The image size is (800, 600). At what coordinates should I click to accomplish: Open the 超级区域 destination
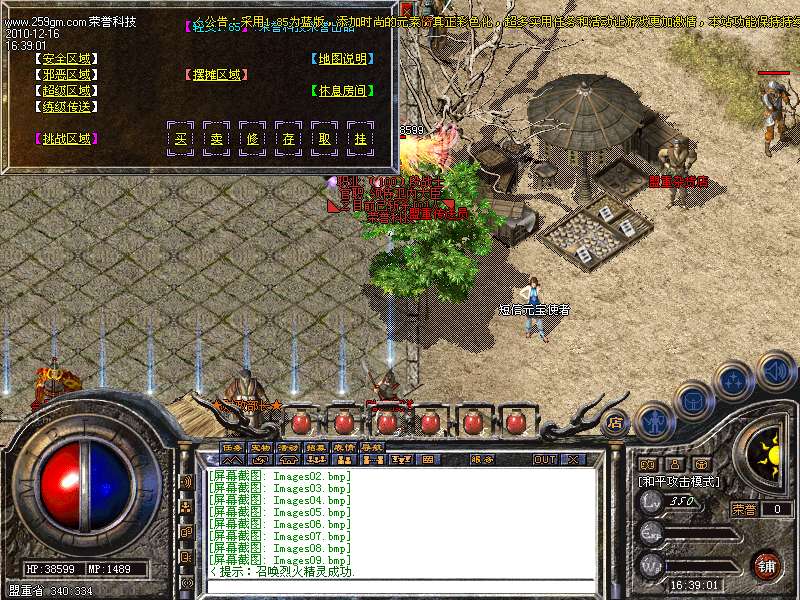click(x=67, y=90)
